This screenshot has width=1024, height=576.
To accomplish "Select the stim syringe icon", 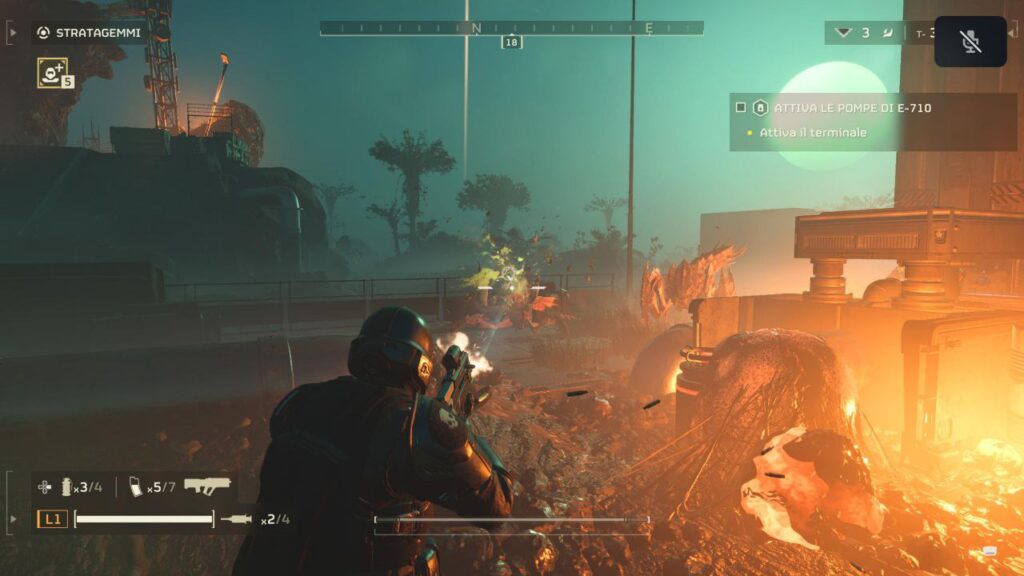I will [238, 519].
